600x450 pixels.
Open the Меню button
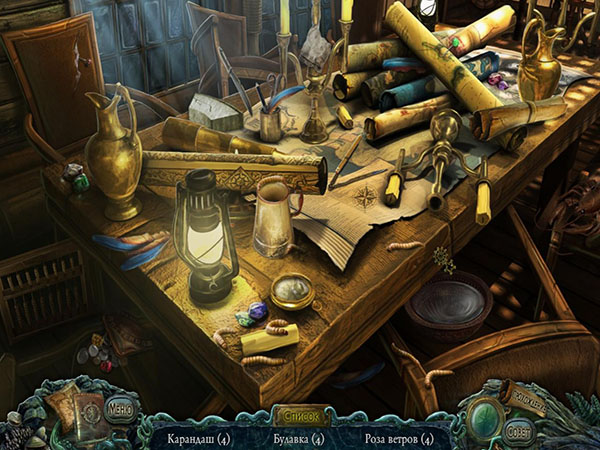119,409
